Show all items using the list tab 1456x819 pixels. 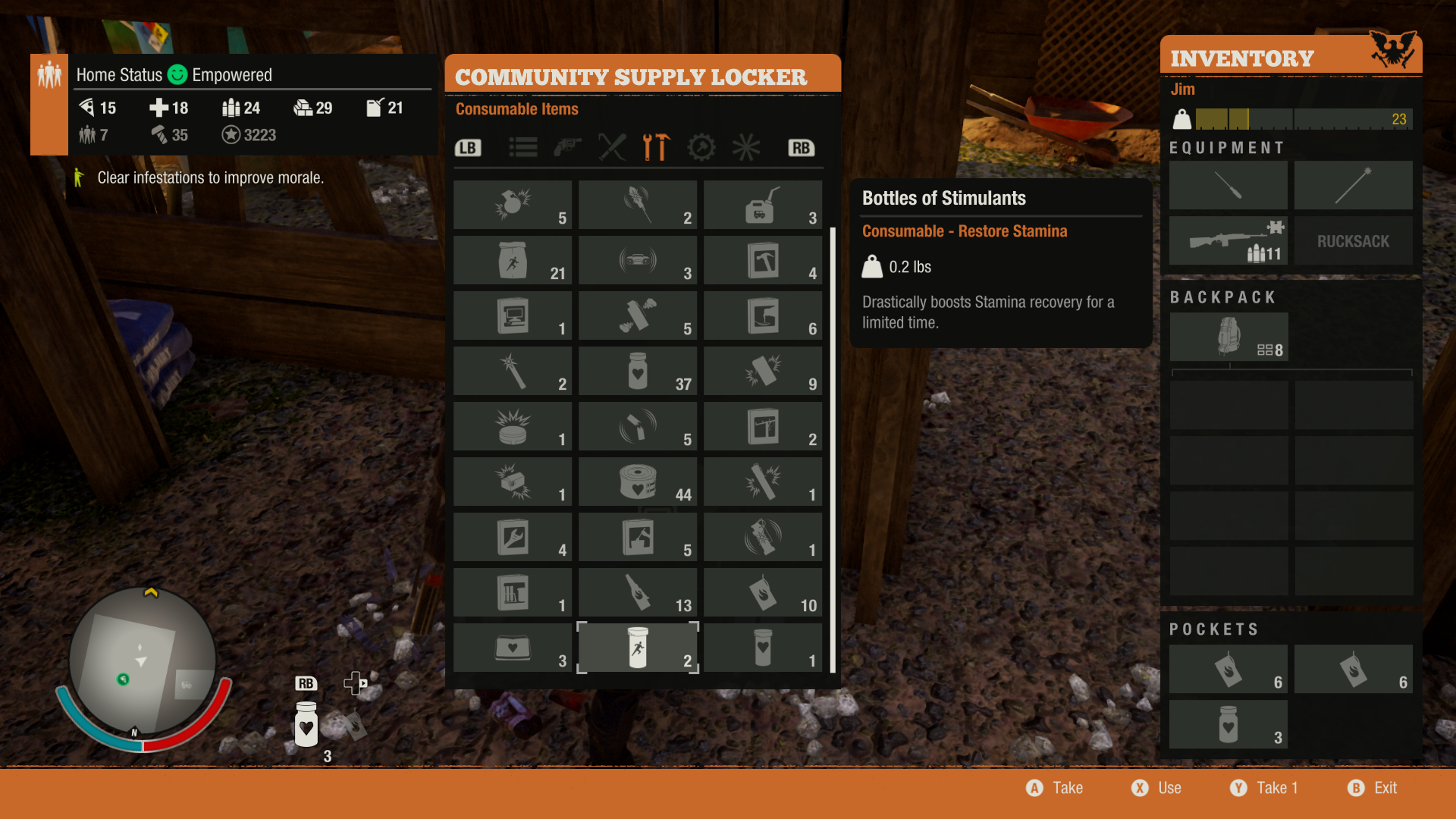(x=522, y=147)
